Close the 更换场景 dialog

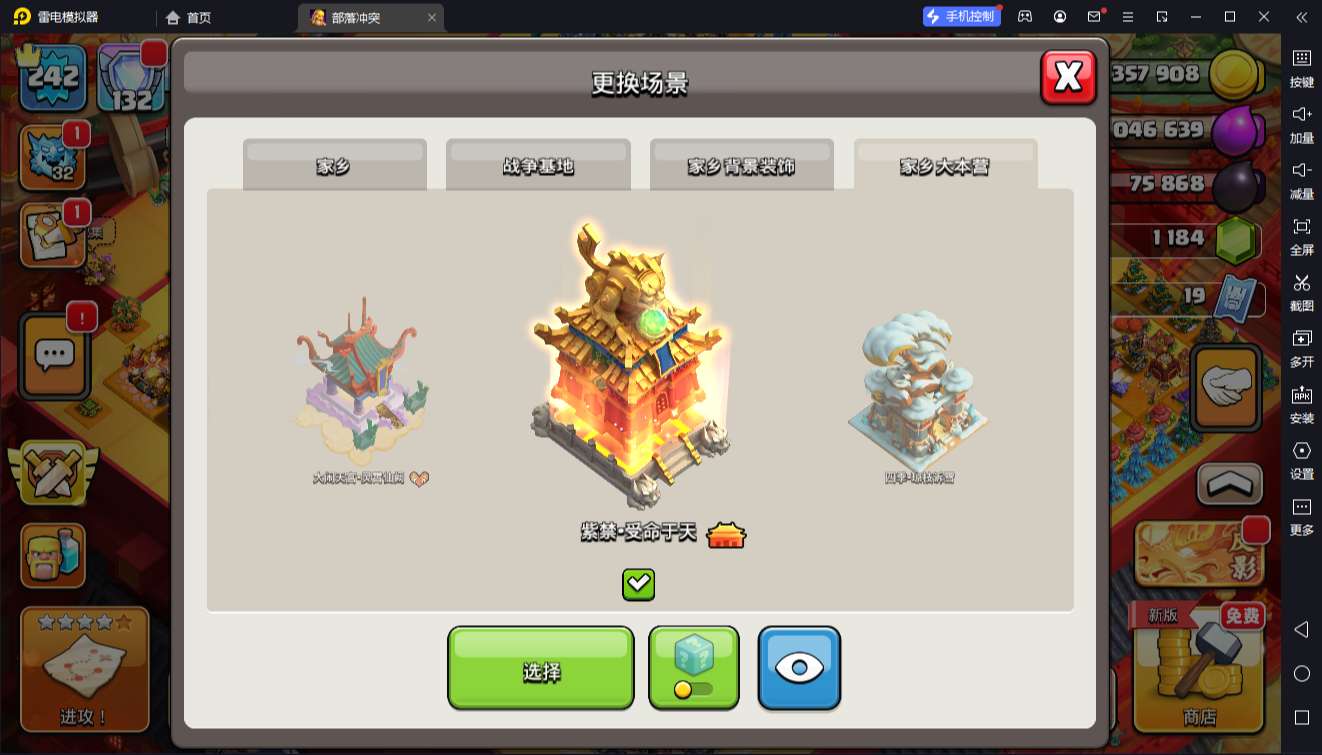1068,77
